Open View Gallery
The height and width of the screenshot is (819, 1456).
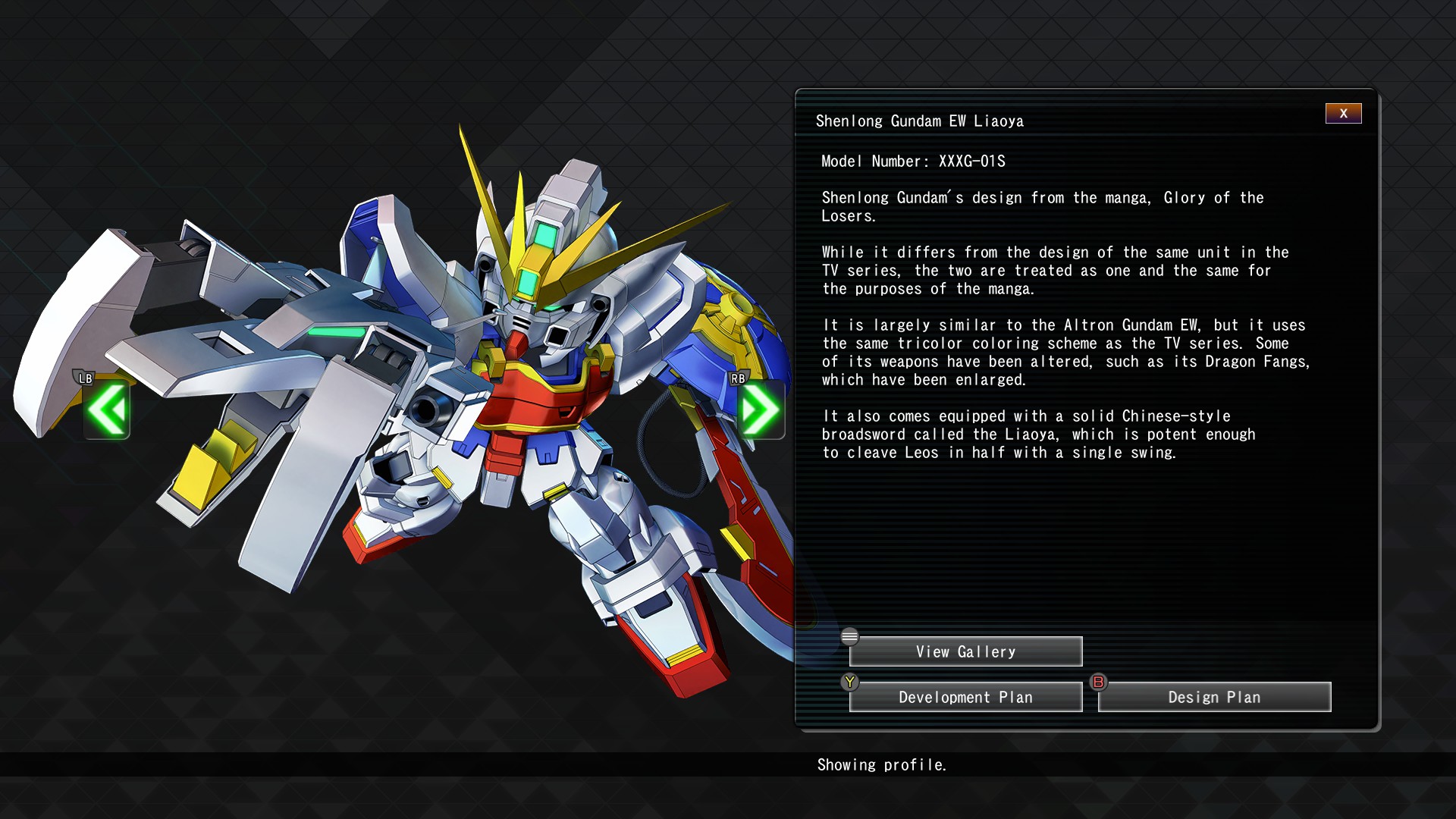click(x=965, y=651)
